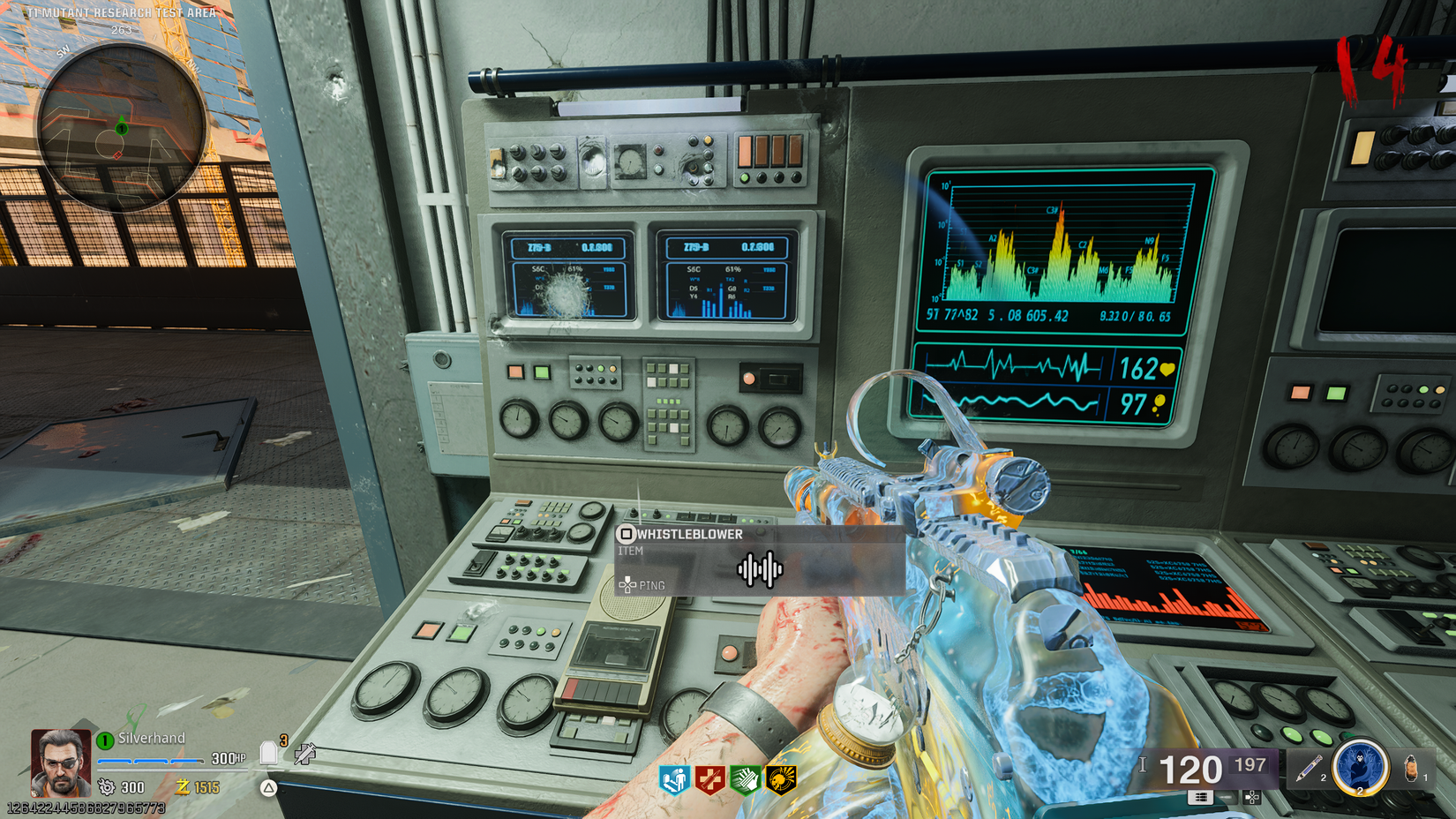Click the stim shot syringe icon near 300HP
Screen dimensions: 1456x819
click(x=306, y=753)
